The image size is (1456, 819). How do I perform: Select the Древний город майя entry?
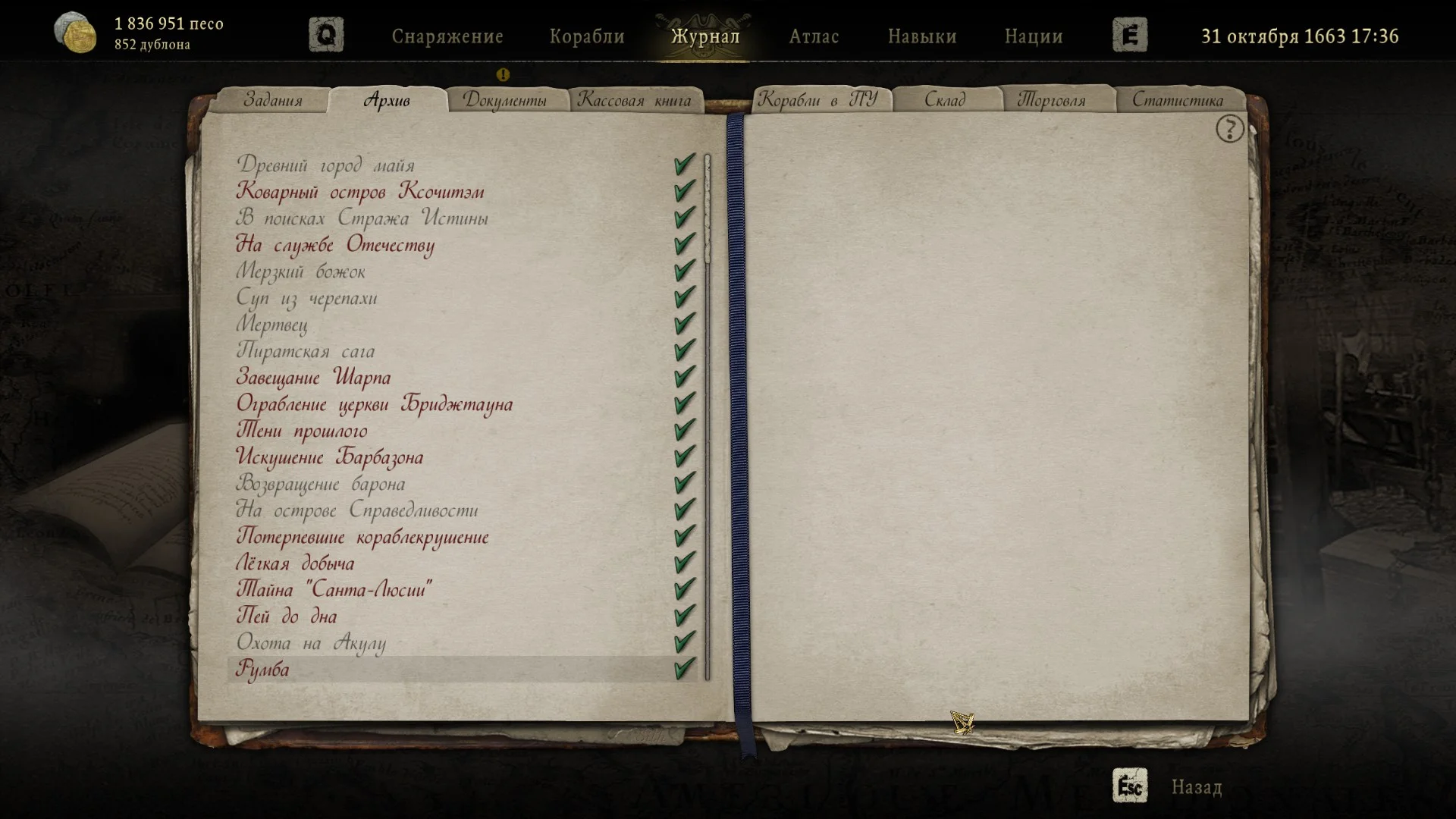click(x=325, y=165)
